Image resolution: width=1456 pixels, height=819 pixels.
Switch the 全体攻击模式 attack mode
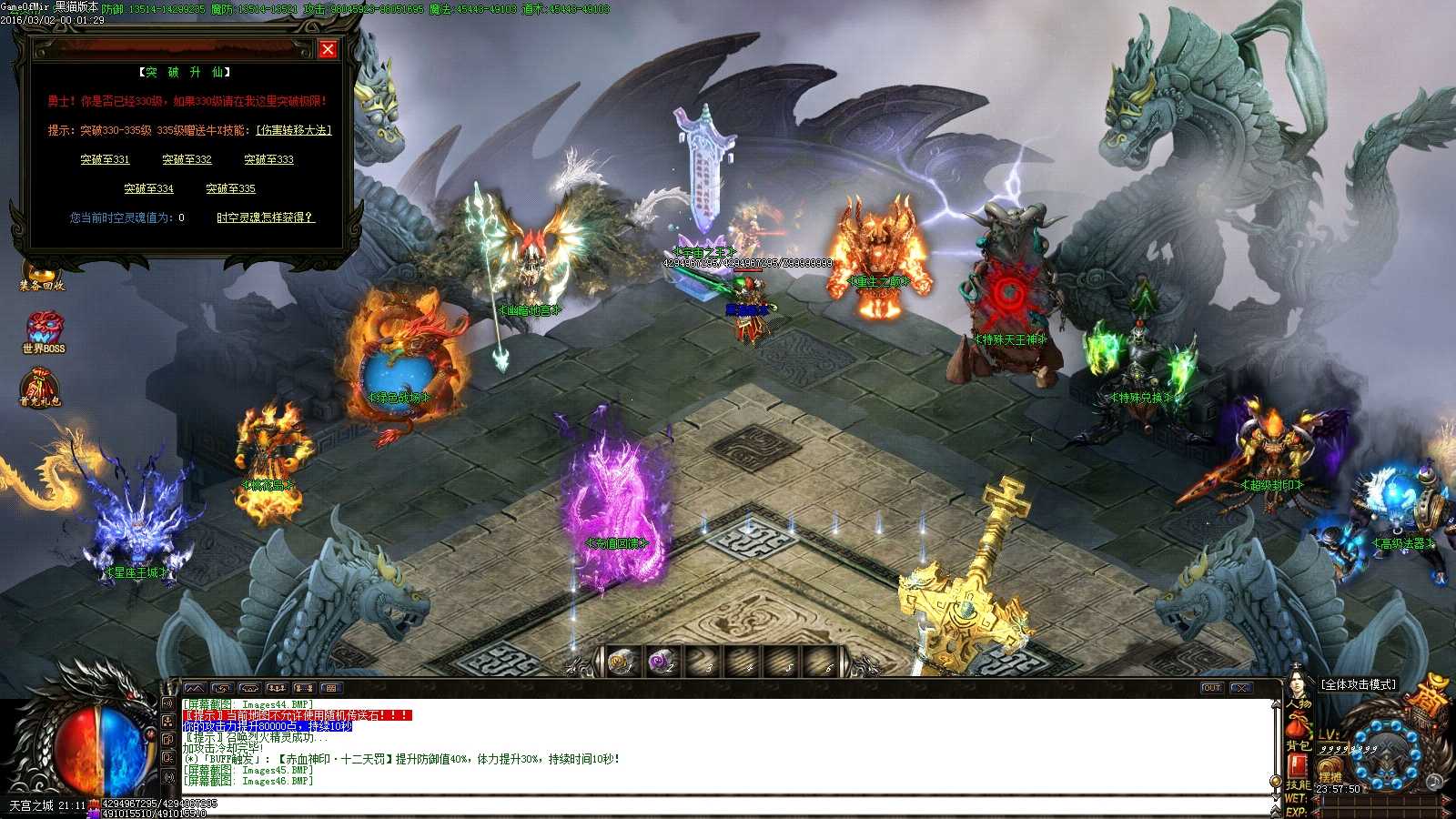[x=1360, y=684]
